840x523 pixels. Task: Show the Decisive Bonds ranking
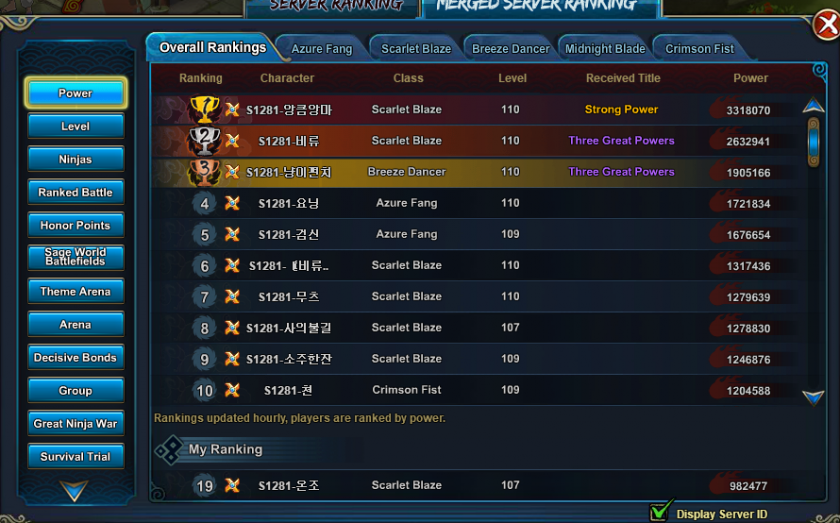pos(75,357)
